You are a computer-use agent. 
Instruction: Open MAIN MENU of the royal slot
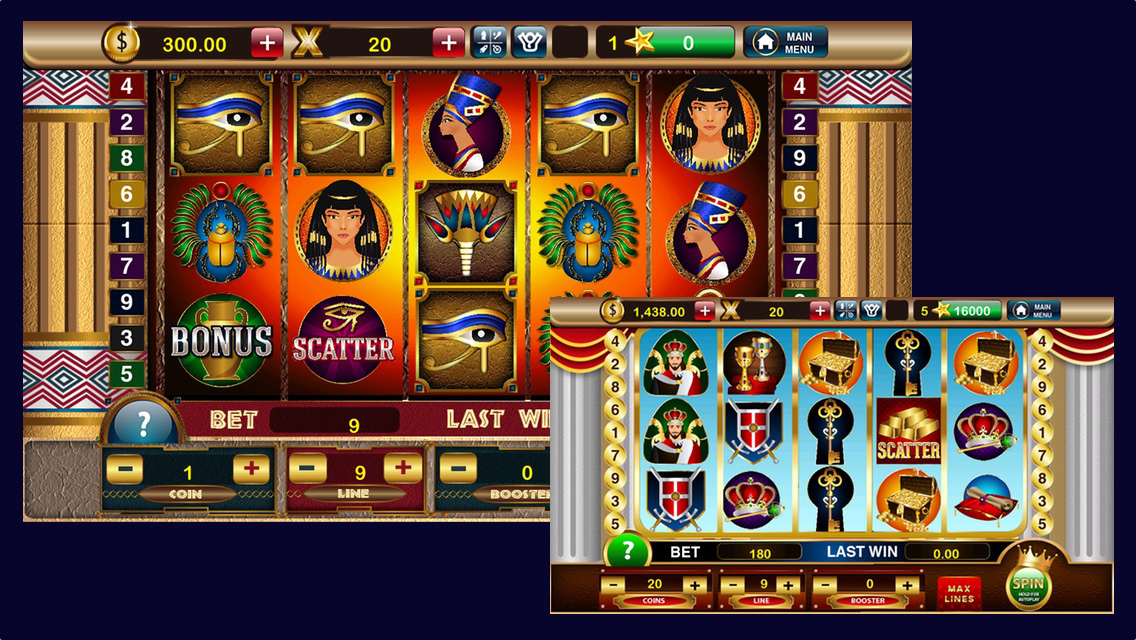click(1033, 311)
